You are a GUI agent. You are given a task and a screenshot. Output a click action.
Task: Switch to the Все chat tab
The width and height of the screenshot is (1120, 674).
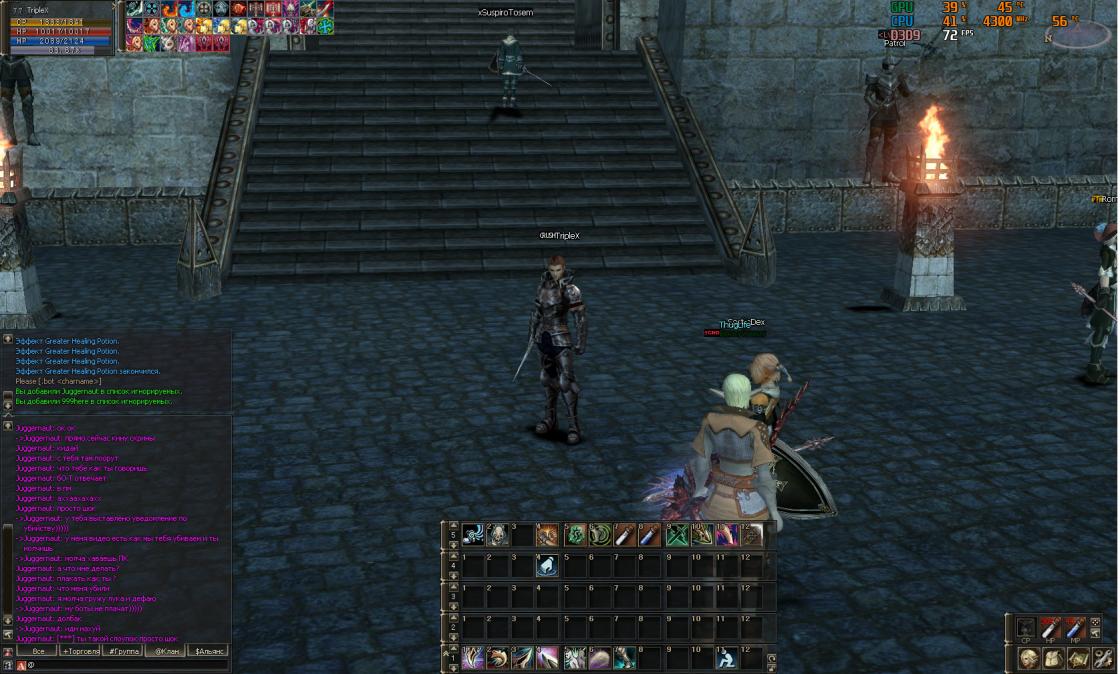(x=37, y=651)
